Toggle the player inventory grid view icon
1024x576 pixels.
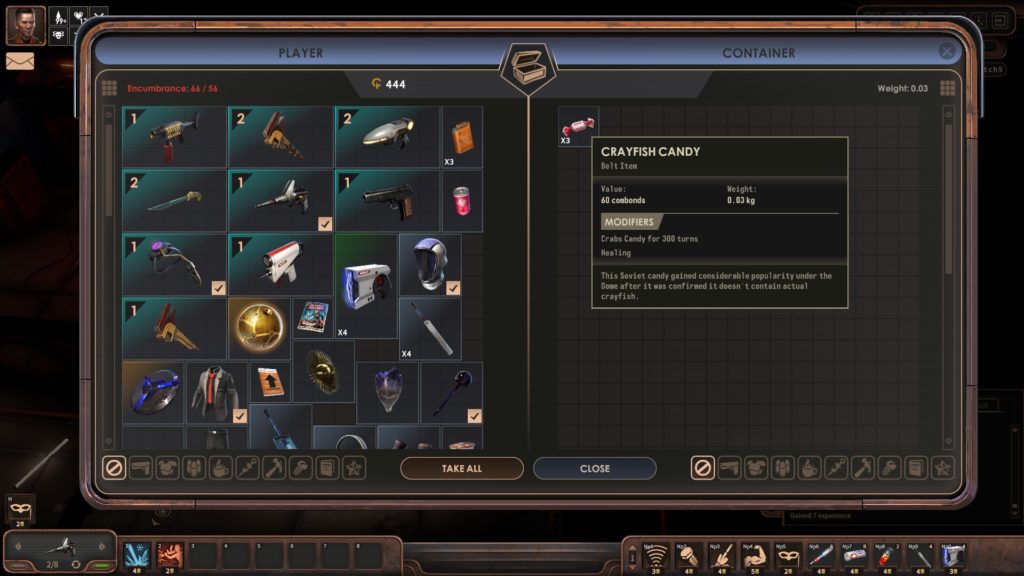(x=109, y=88)
